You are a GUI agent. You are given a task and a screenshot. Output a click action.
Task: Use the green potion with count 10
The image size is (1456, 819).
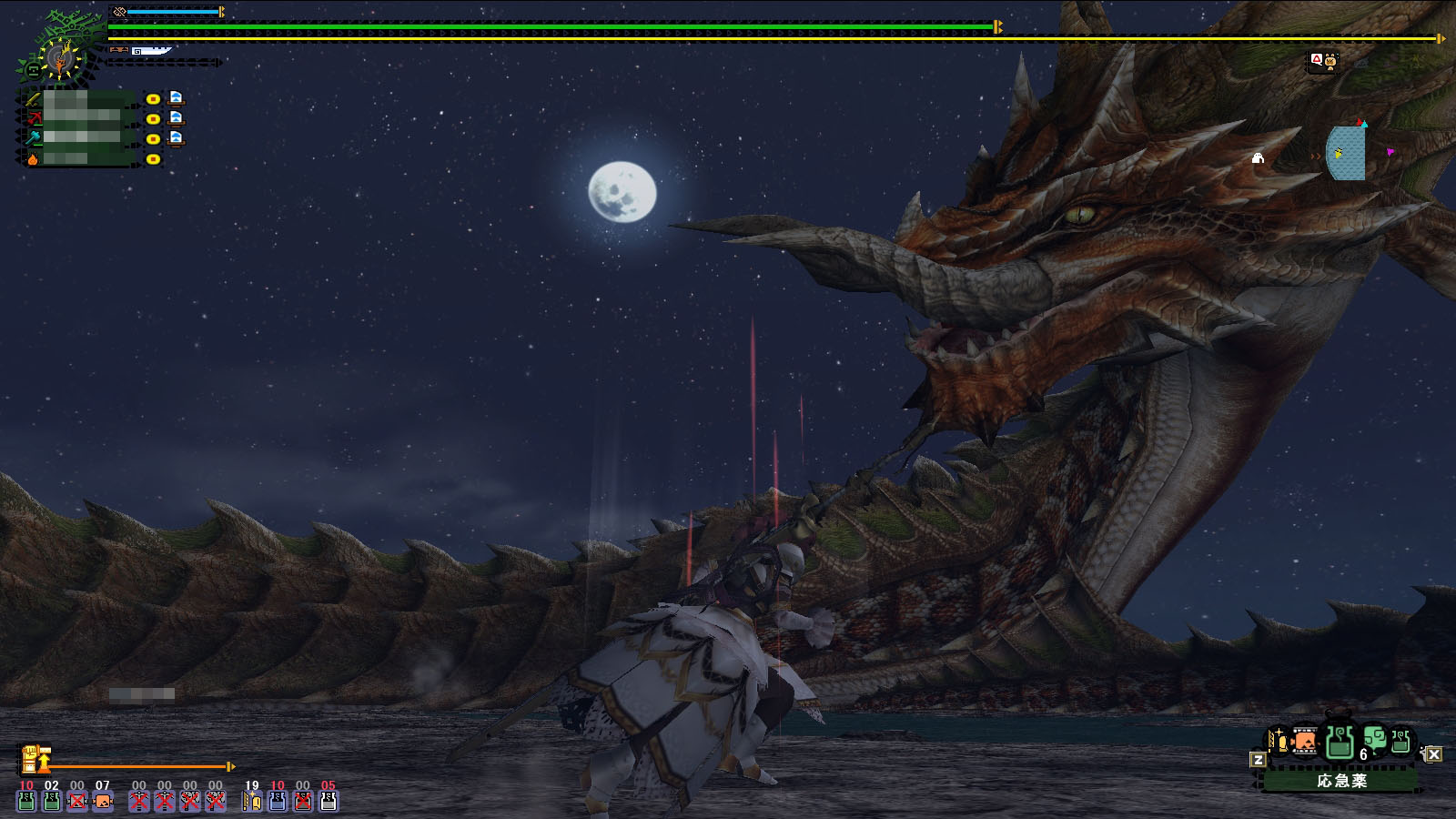[26, 801]
